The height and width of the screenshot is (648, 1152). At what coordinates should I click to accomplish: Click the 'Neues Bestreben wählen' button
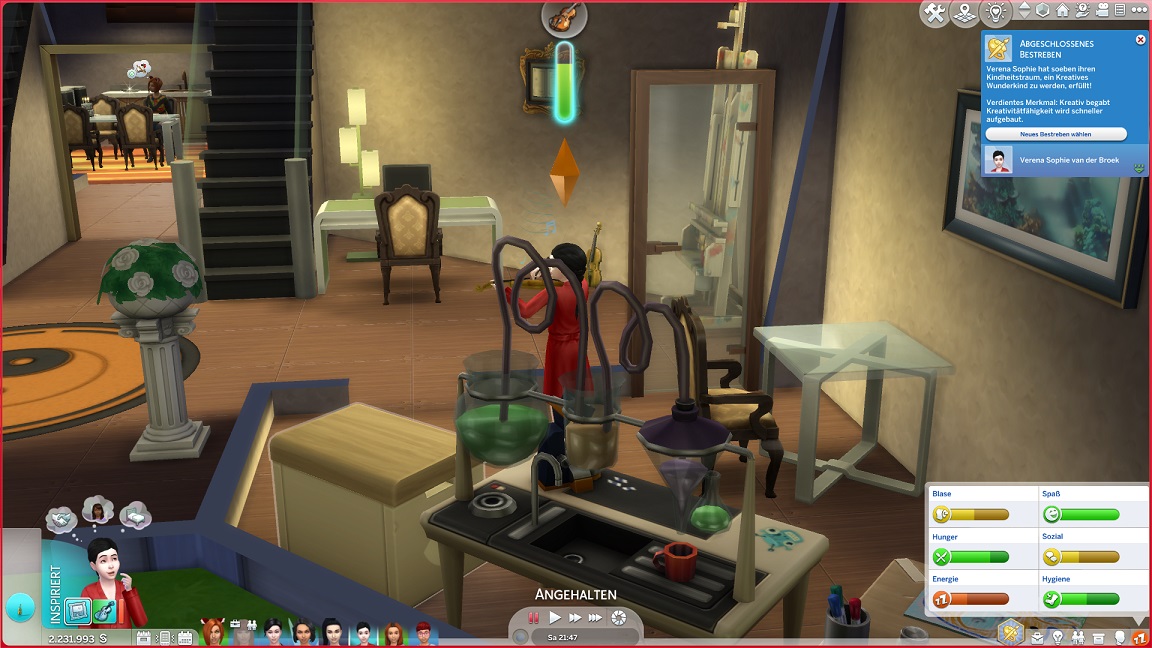tap(1055, 134)
